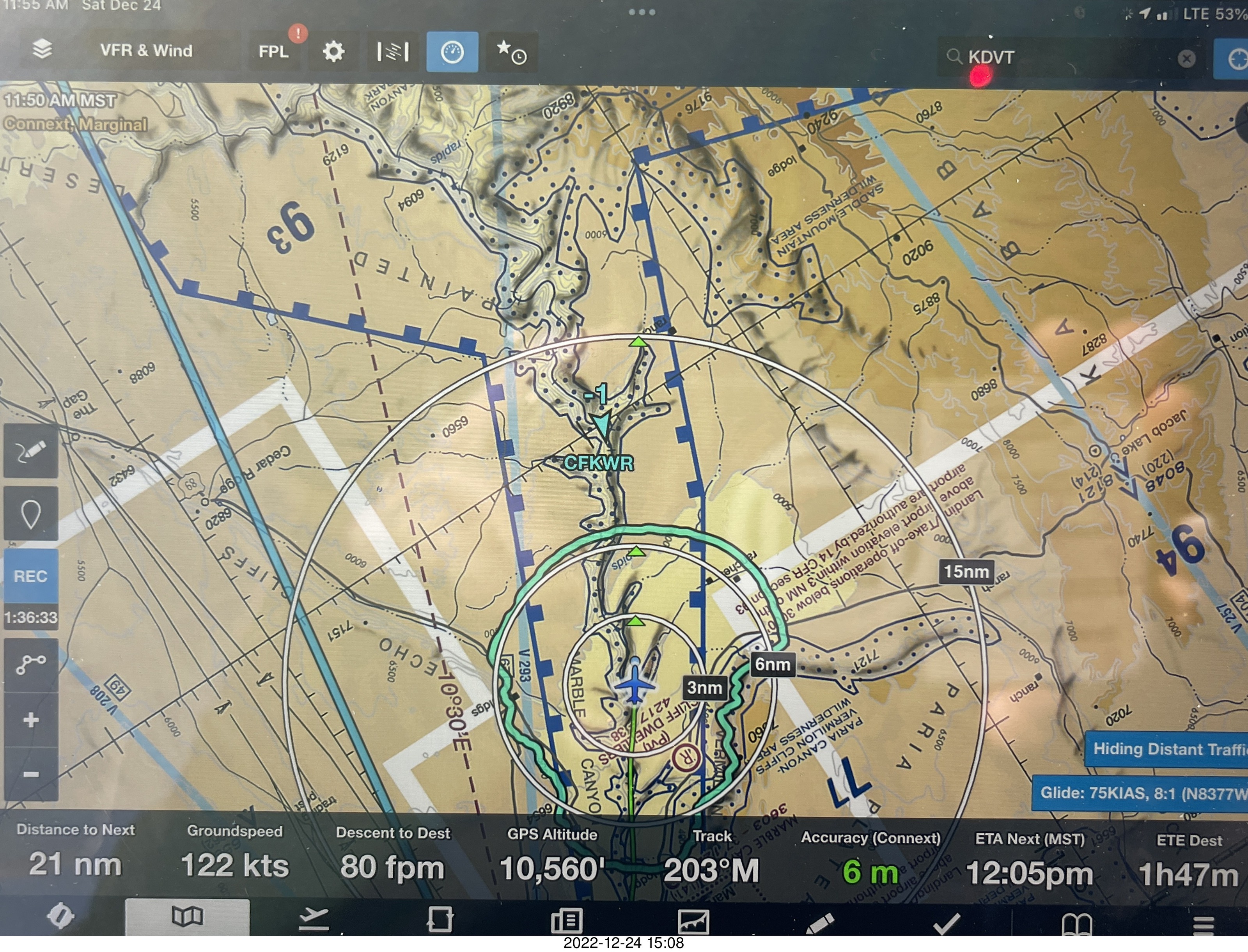Open the Checklist checkmark tab

(x=946, y=922)
